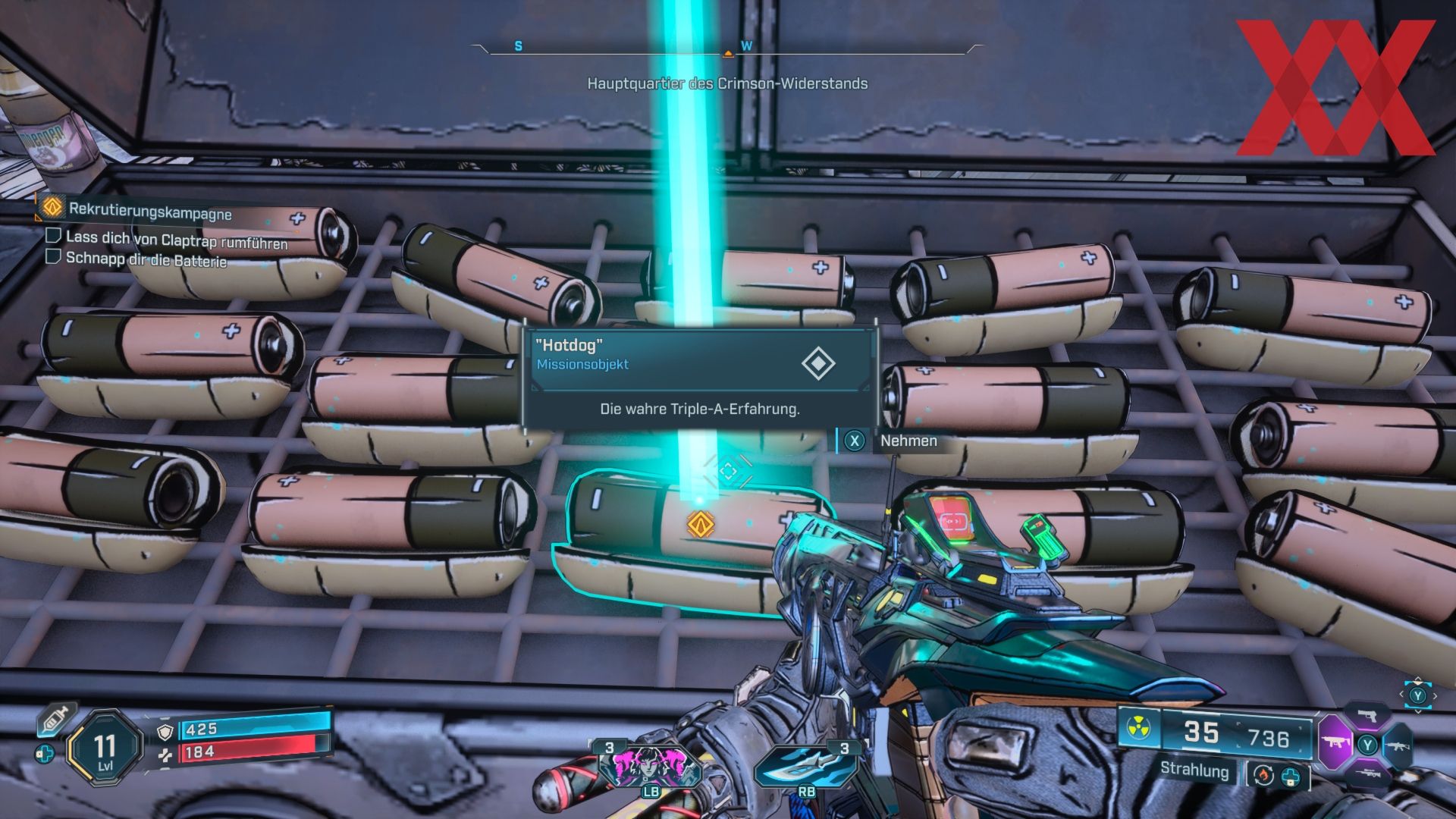
Task: Click the flame reload status icon
Action: click(x=1263, y=775)
